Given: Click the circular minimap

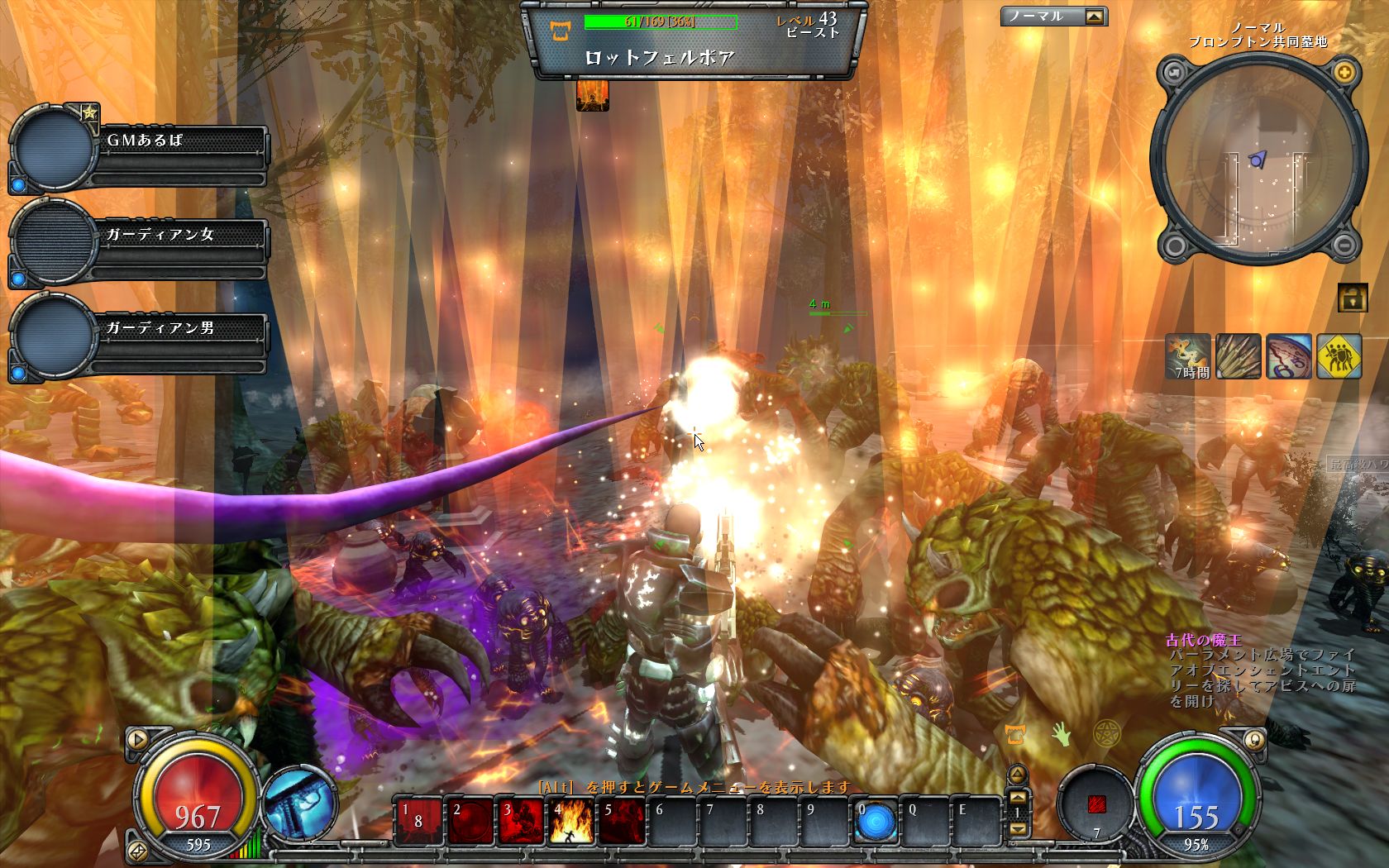Looking at the screenshot, I should pyautogui.click(x=1258, y=159).
